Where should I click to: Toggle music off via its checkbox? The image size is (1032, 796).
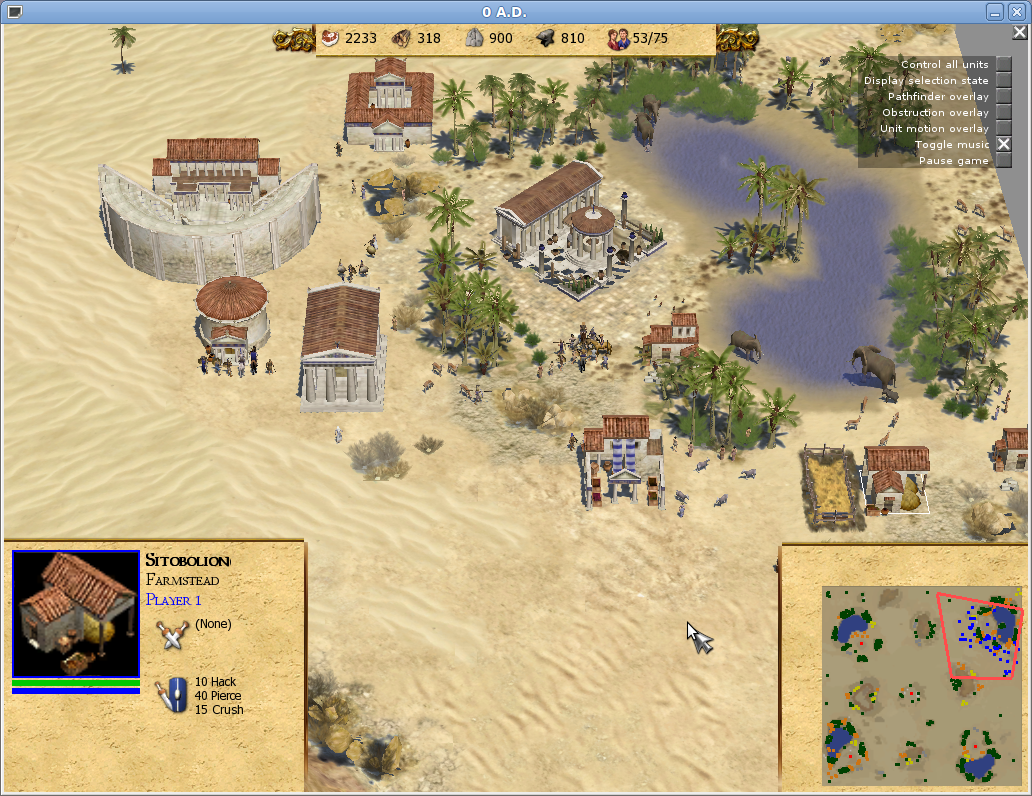1004,145
